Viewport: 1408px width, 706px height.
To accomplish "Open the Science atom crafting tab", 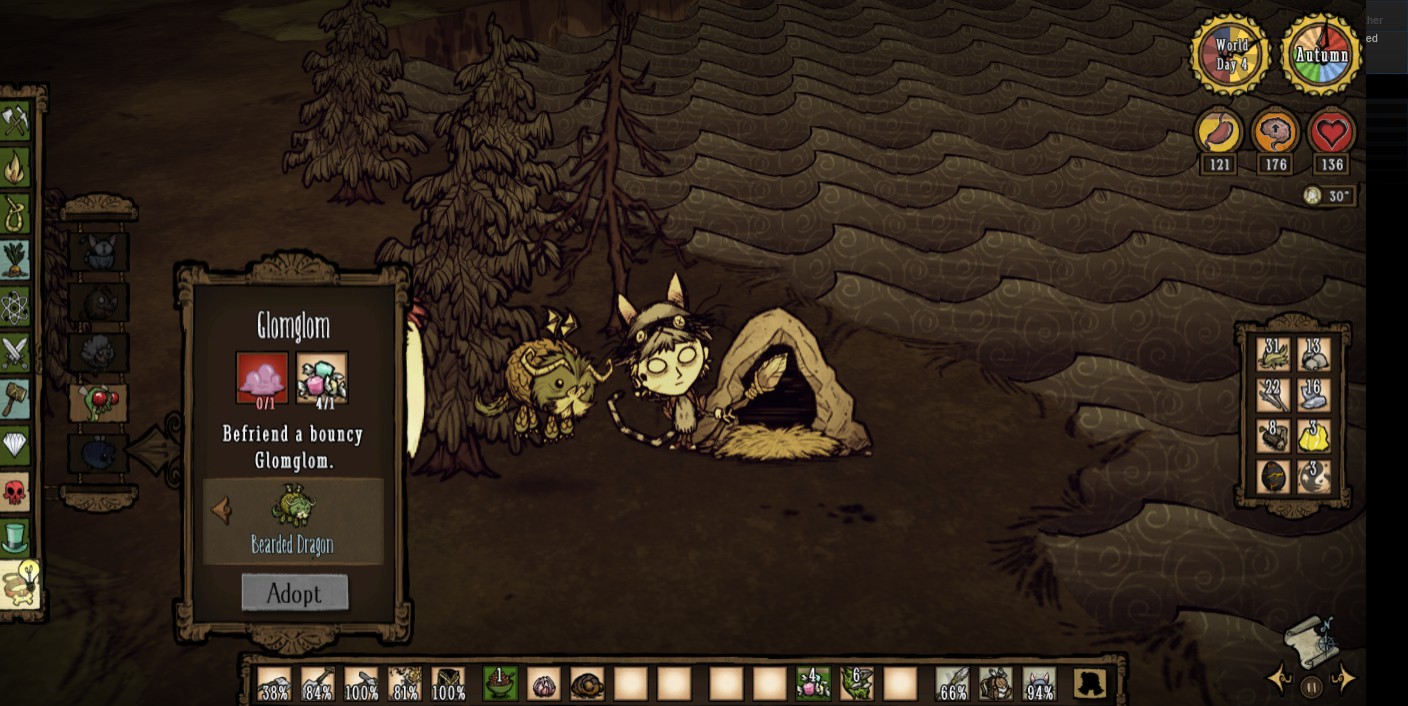I will [15, 307].
